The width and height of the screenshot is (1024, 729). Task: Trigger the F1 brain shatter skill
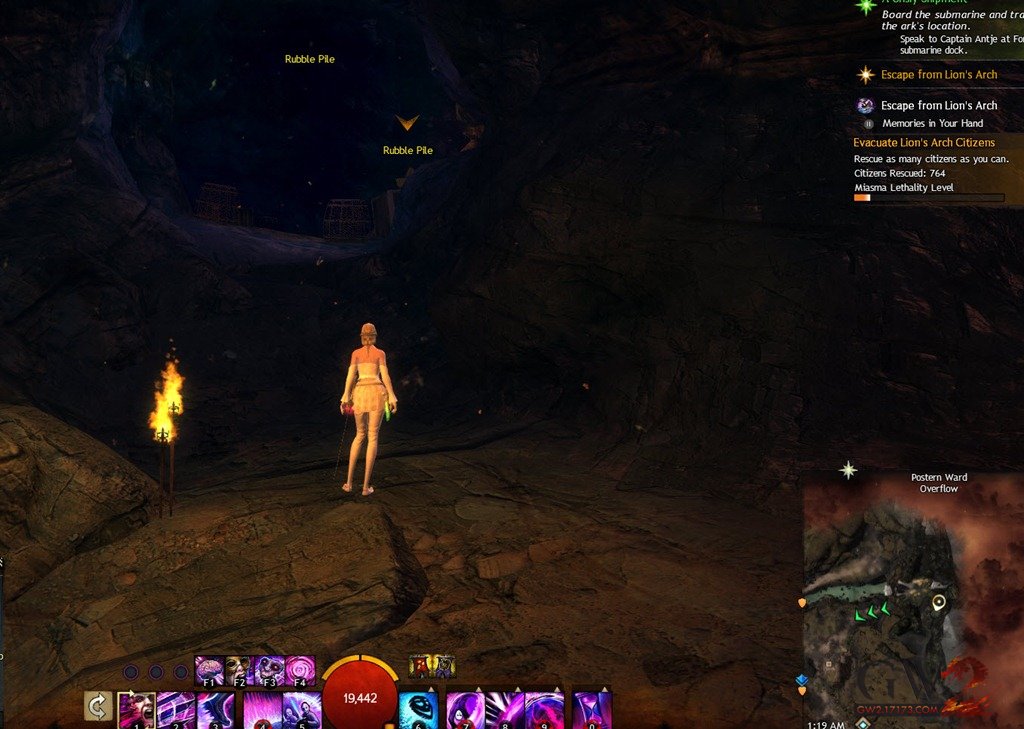coord(210,670)
